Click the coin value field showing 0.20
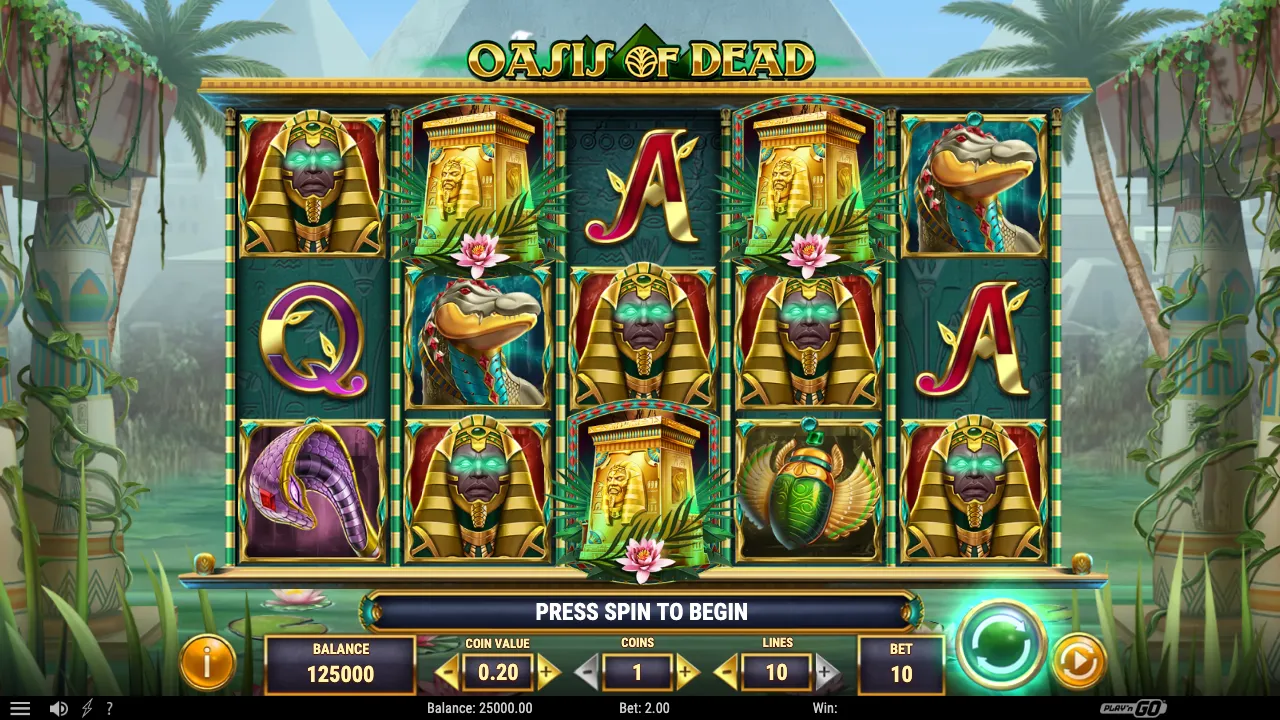Viewport: 1280px width, 720px height. (x=496, y=672)
